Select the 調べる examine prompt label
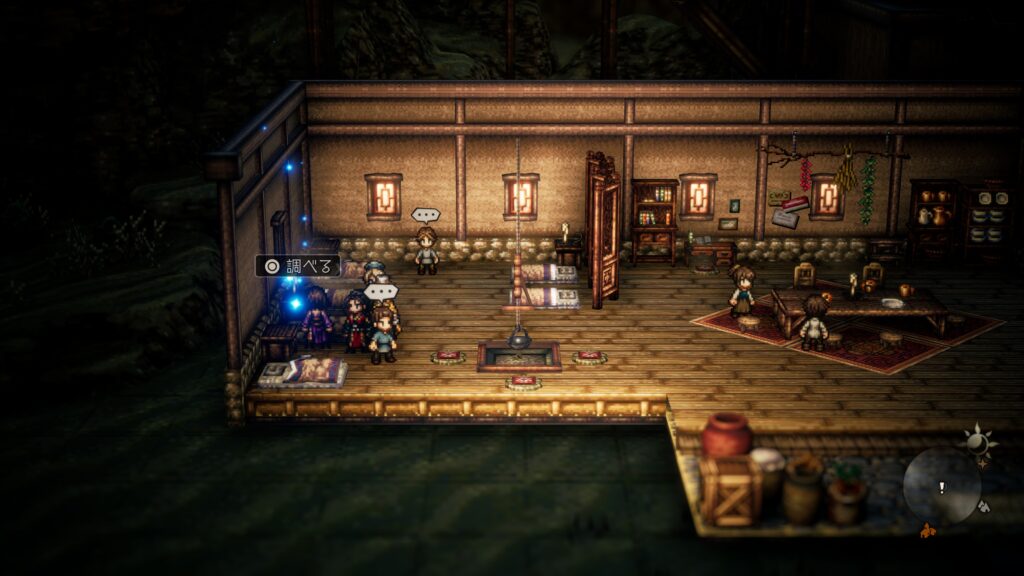The width and height of the screenshot is (1024, 576). (298, 266)
